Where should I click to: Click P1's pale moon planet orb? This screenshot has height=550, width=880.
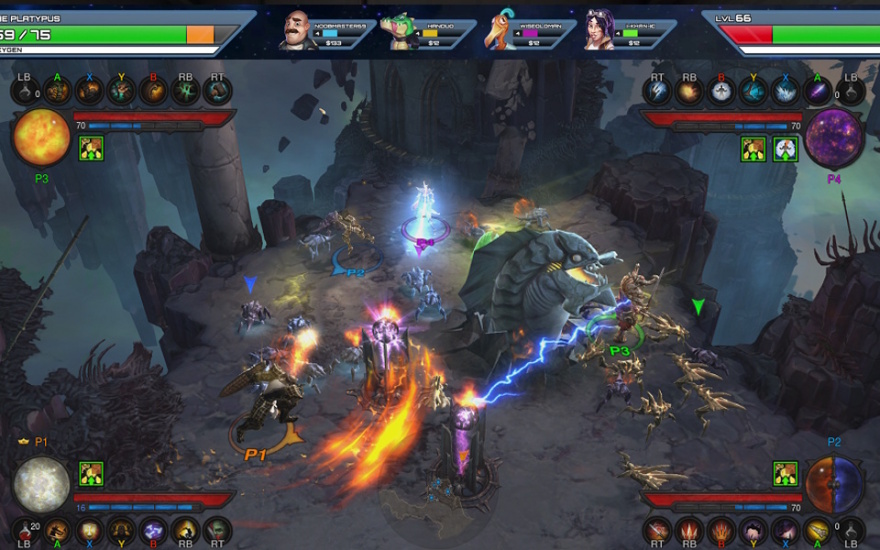coord(41,485)
